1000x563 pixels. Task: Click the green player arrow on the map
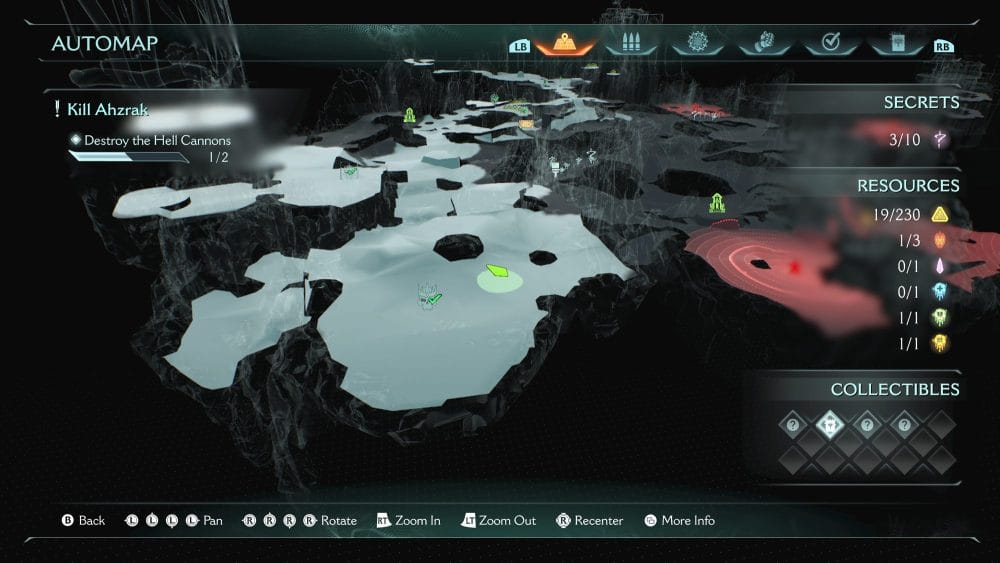click(497, 271)
